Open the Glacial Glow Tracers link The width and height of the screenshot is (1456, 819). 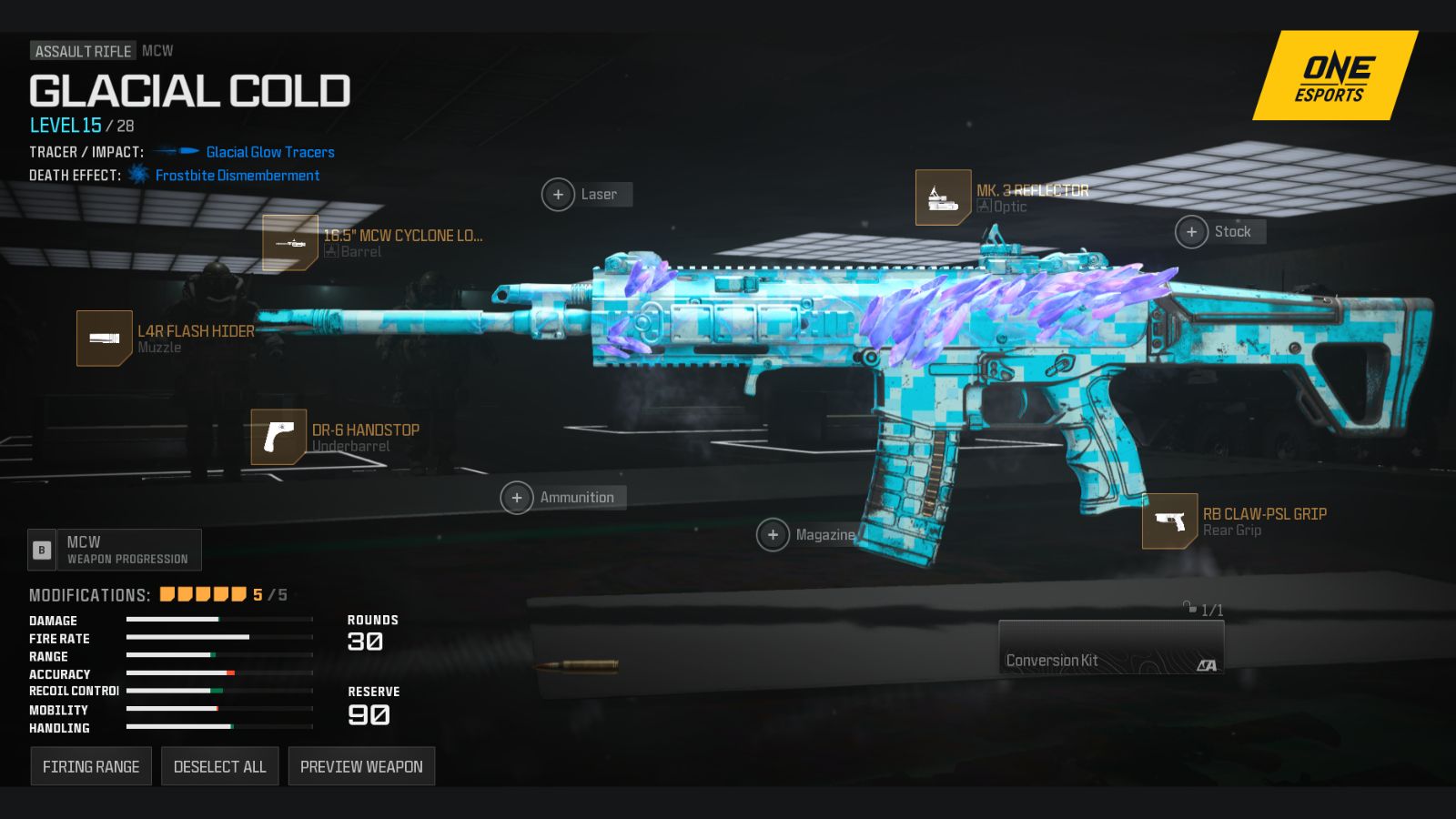[x=268, y=152]
